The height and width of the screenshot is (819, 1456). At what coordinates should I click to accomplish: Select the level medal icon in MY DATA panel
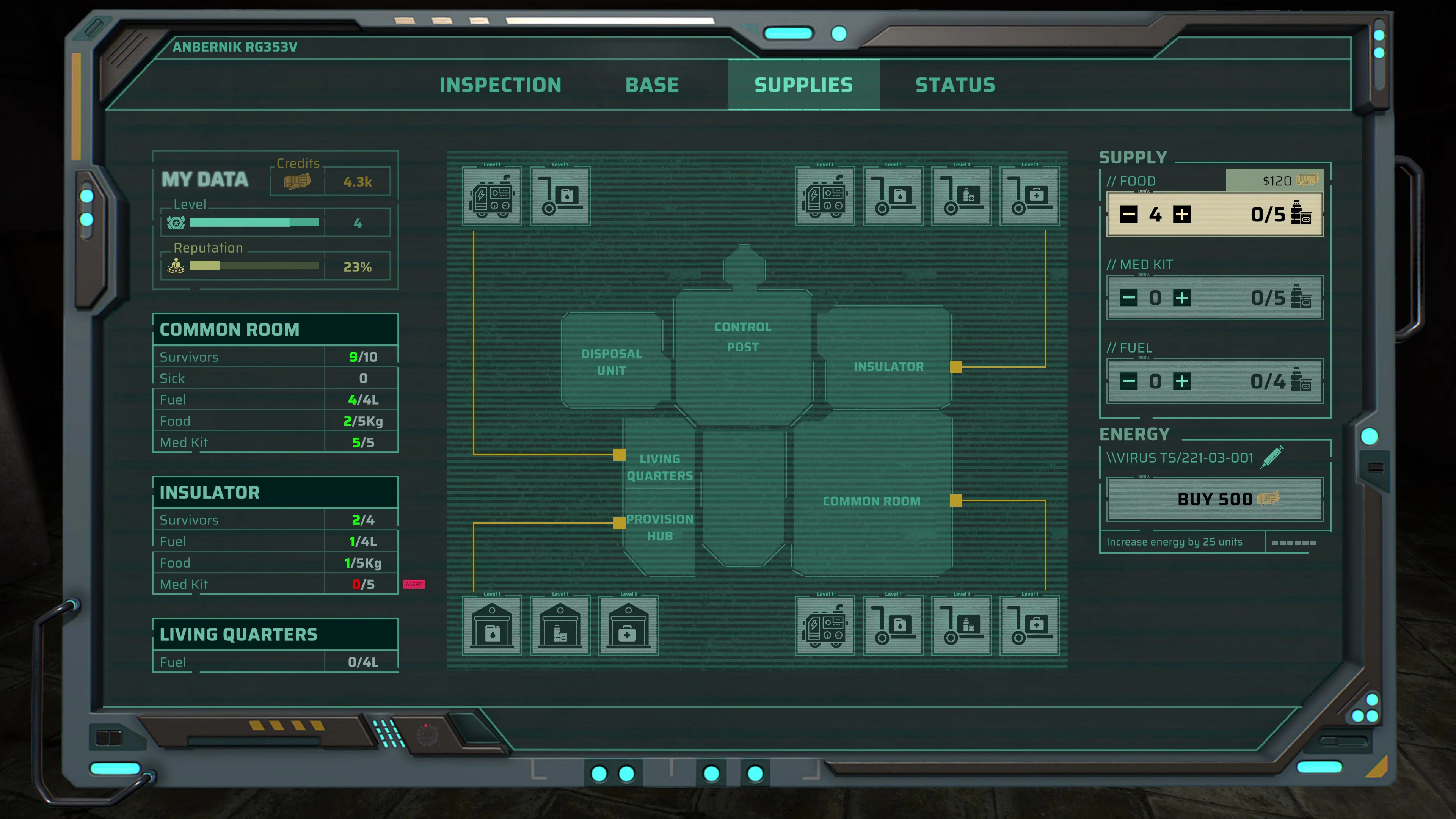pyautogui.click(x=176, y=222)
